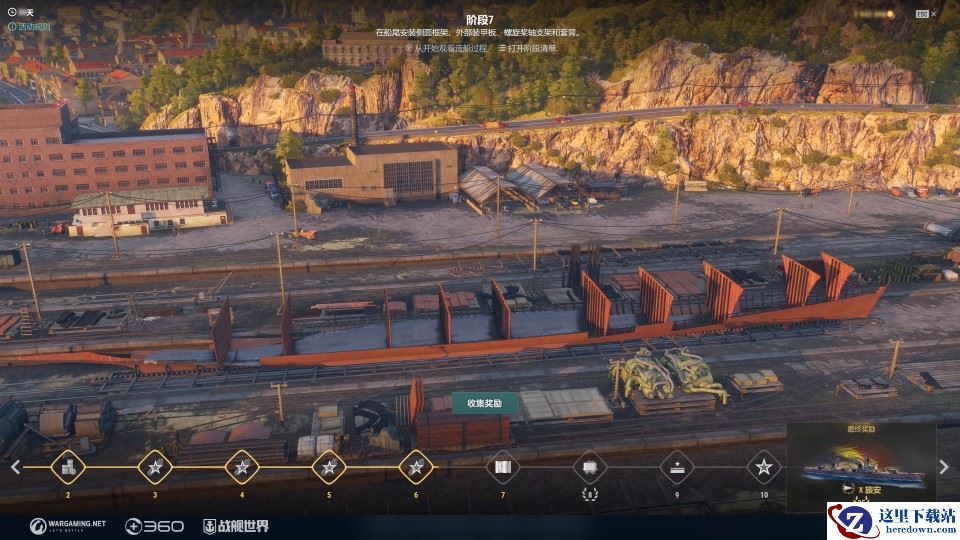View the final reward ship thumbnail
Viewport: 960px width, 540px height.
point(861,467)
